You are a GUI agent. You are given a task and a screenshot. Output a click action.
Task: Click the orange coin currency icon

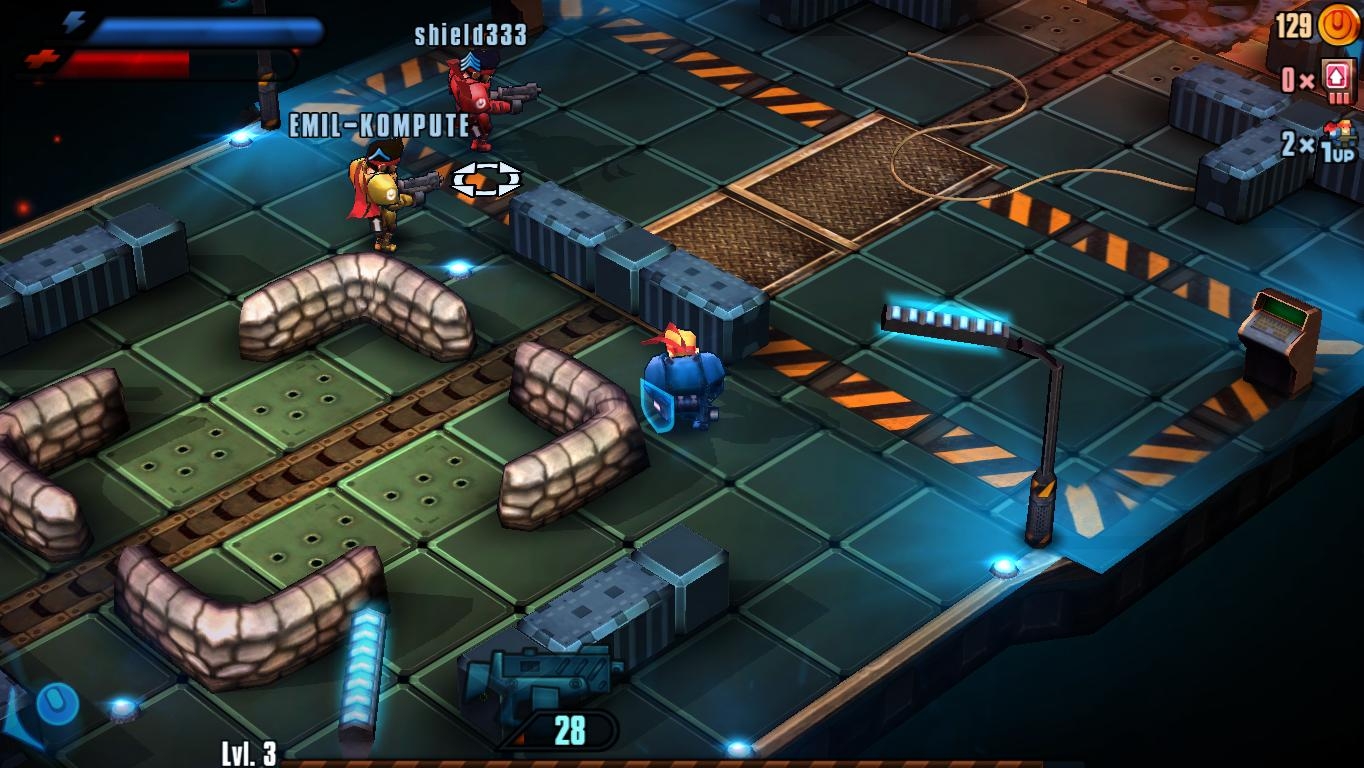[x=1337, y=25]
